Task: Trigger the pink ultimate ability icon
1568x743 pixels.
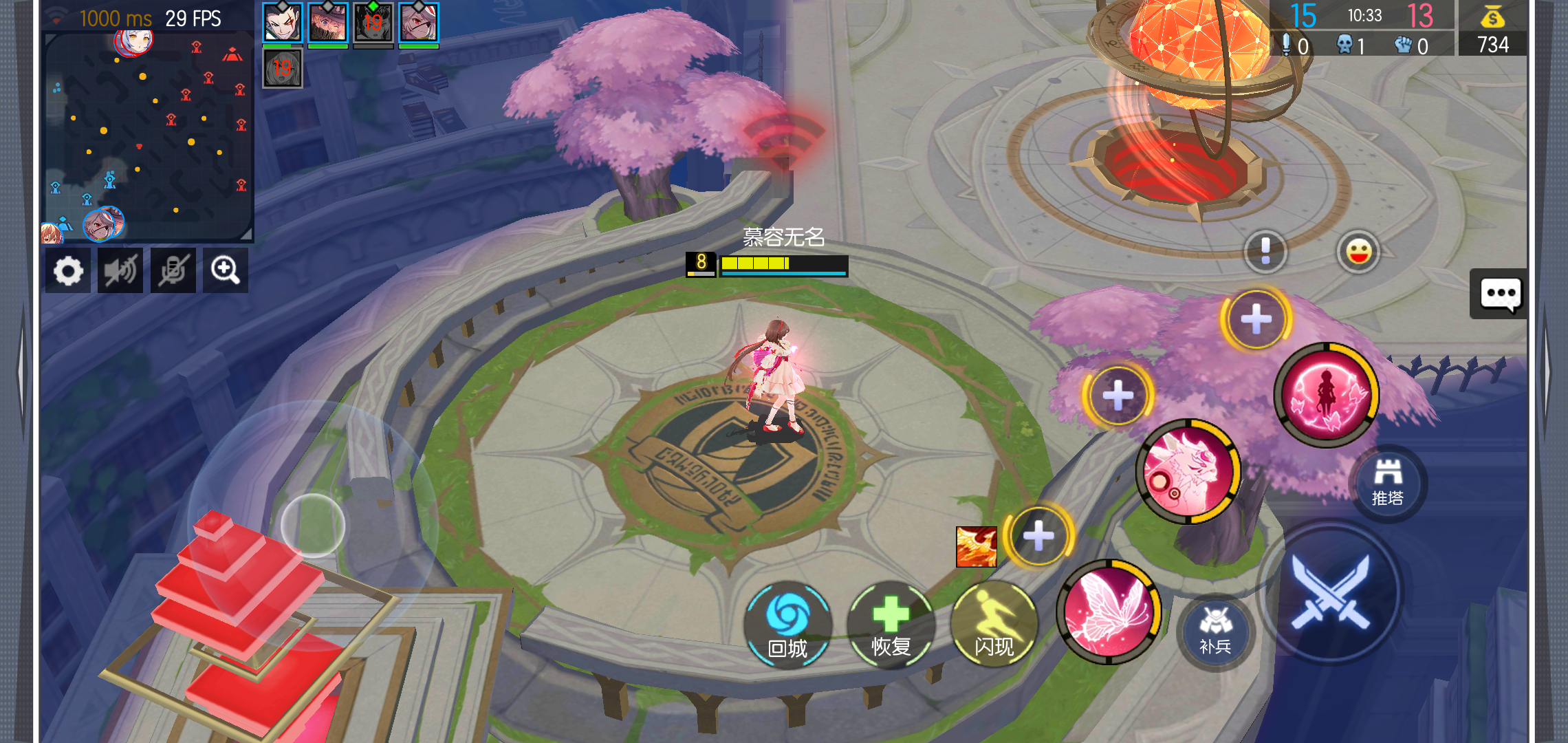Action: point(1324,394)
